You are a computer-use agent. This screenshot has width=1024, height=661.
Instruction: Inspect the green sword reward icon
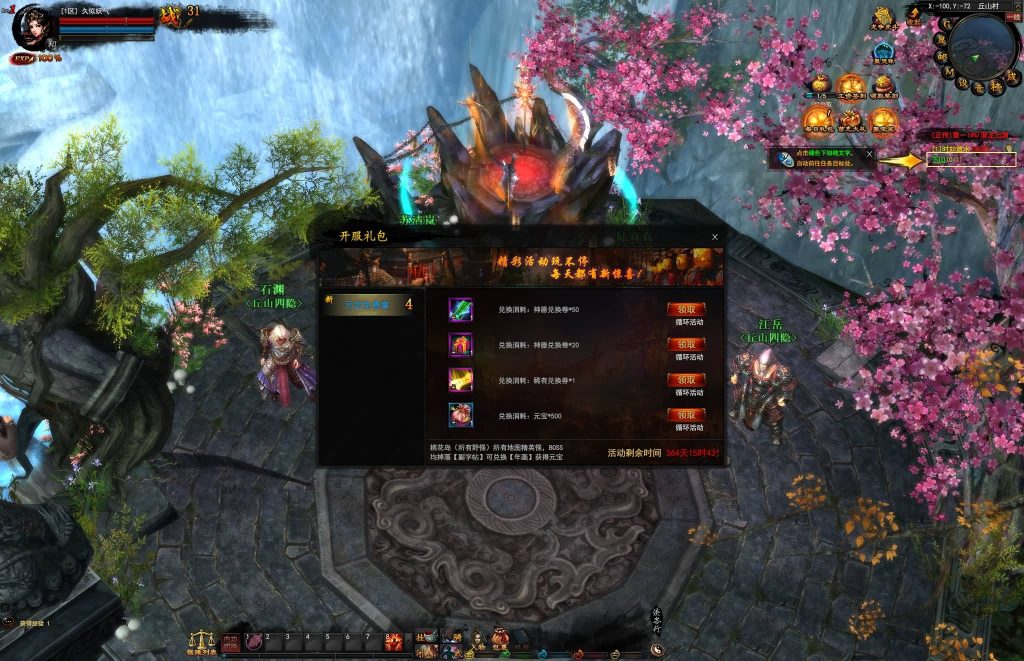[461, 309]
